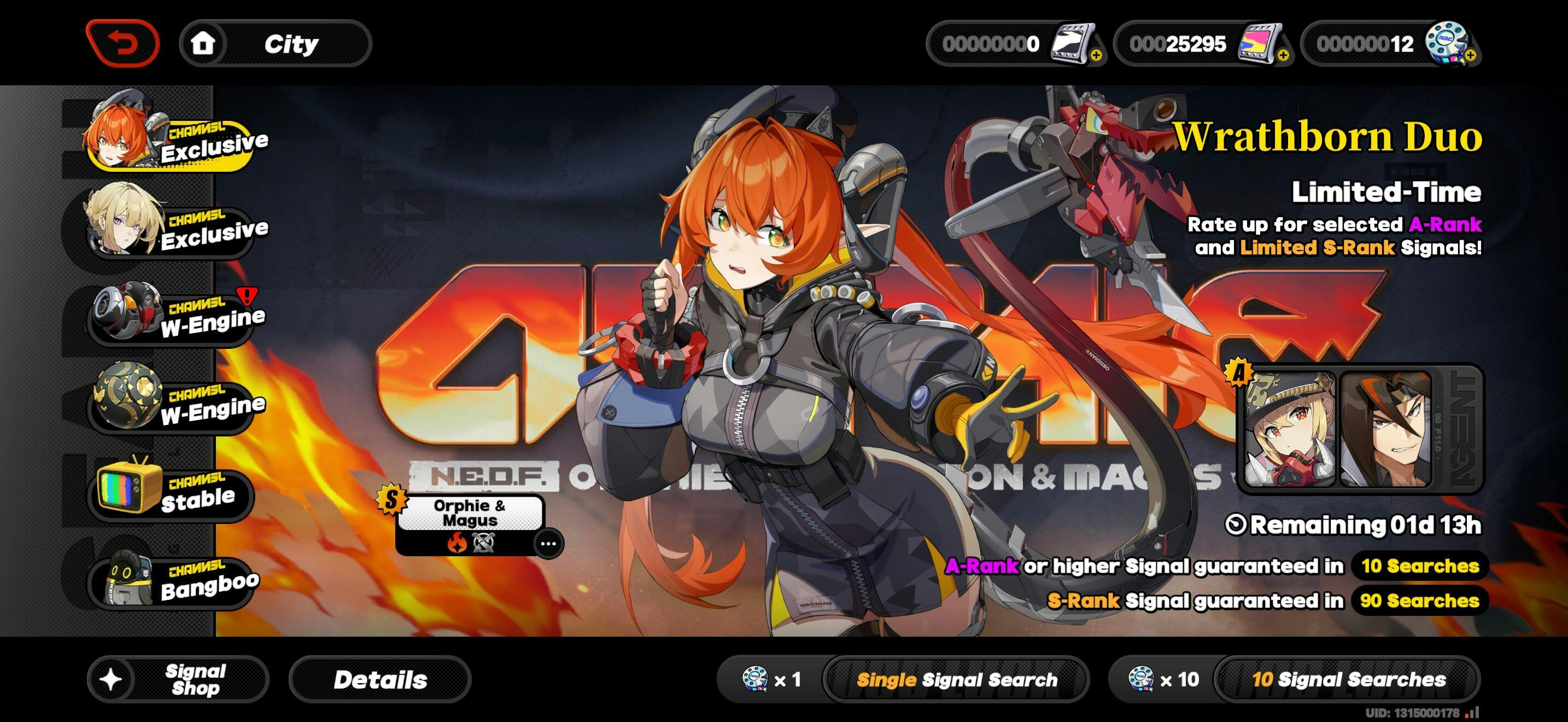Start 10 Signal Searches

click(1348, 679)
